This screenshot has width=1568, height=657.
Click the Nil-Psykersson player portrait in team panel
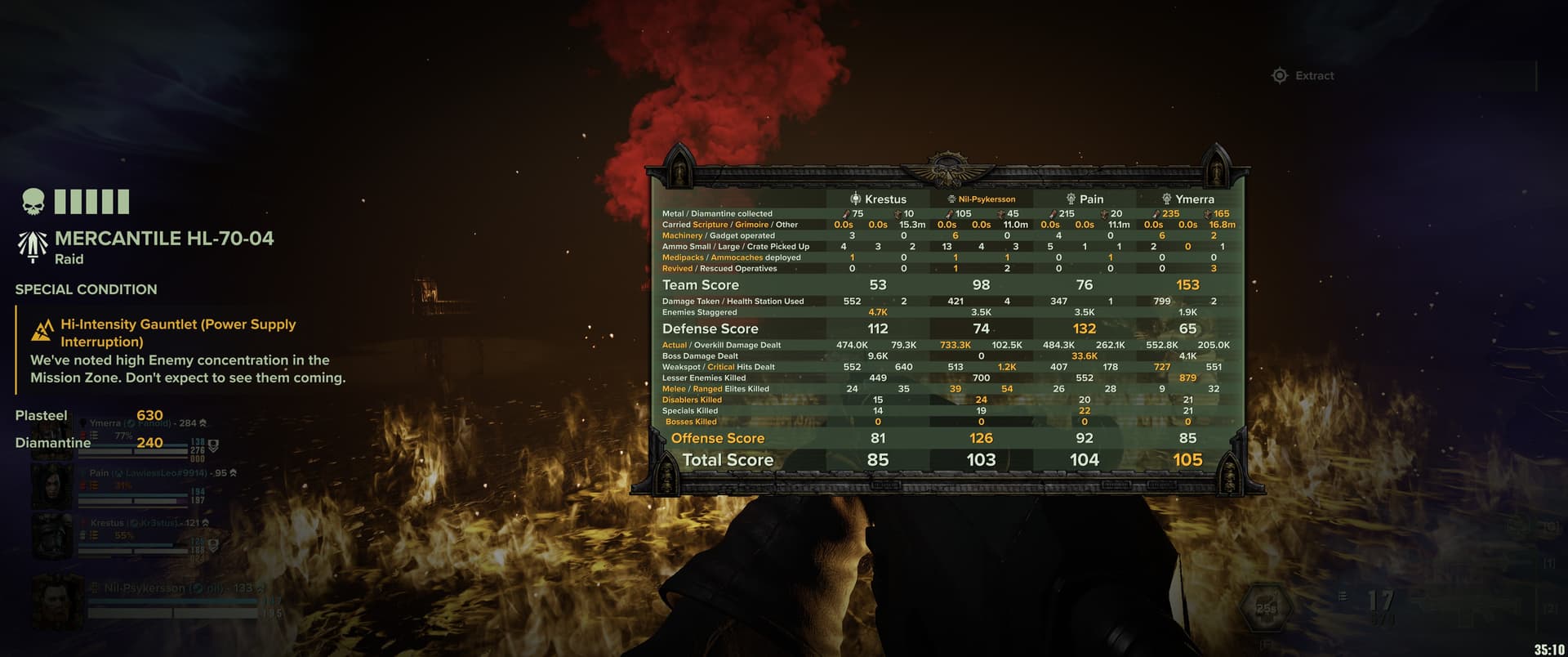(x=57, y=601)
